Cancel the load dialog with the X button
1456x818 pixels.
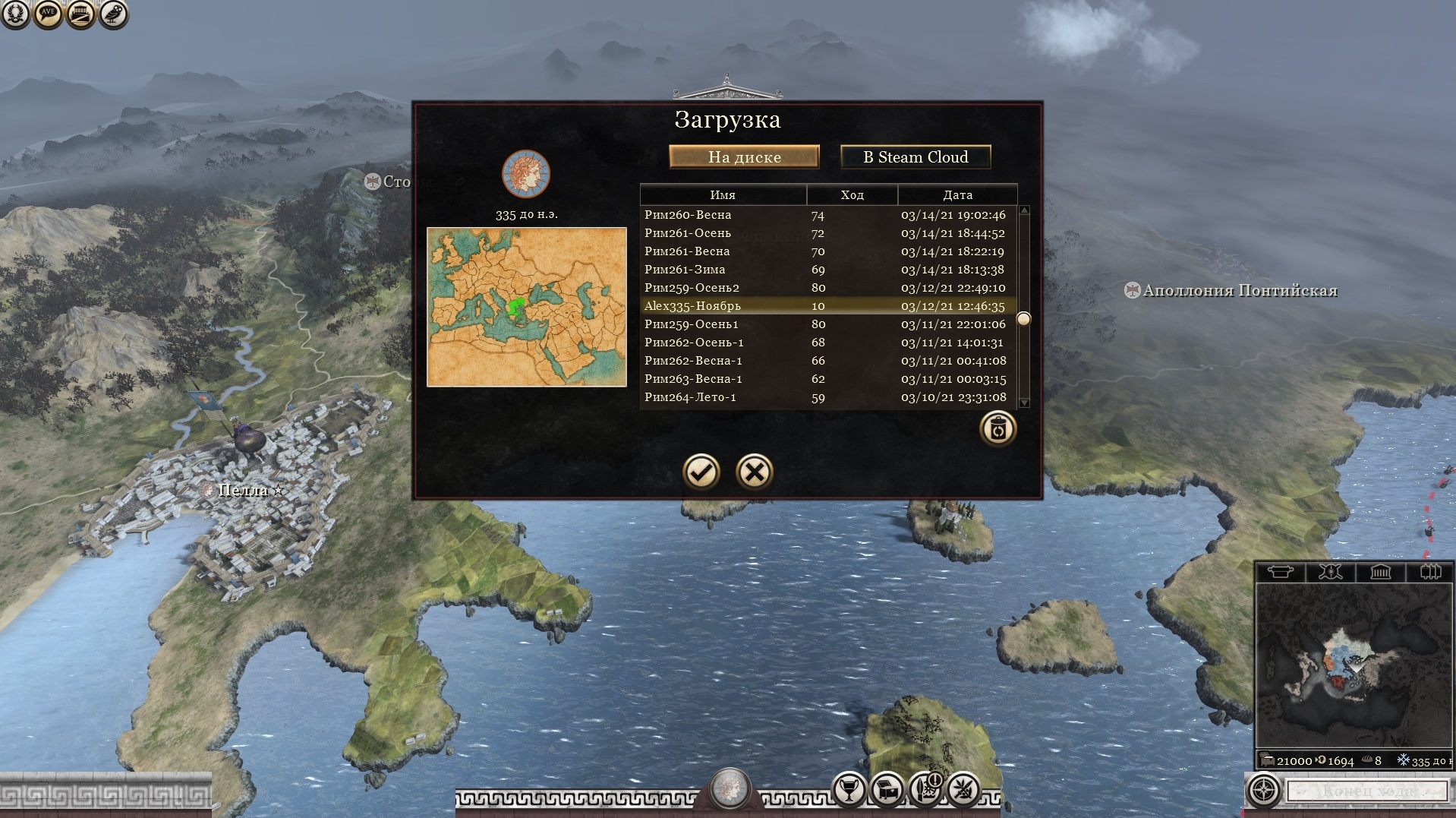coord(754,472)
